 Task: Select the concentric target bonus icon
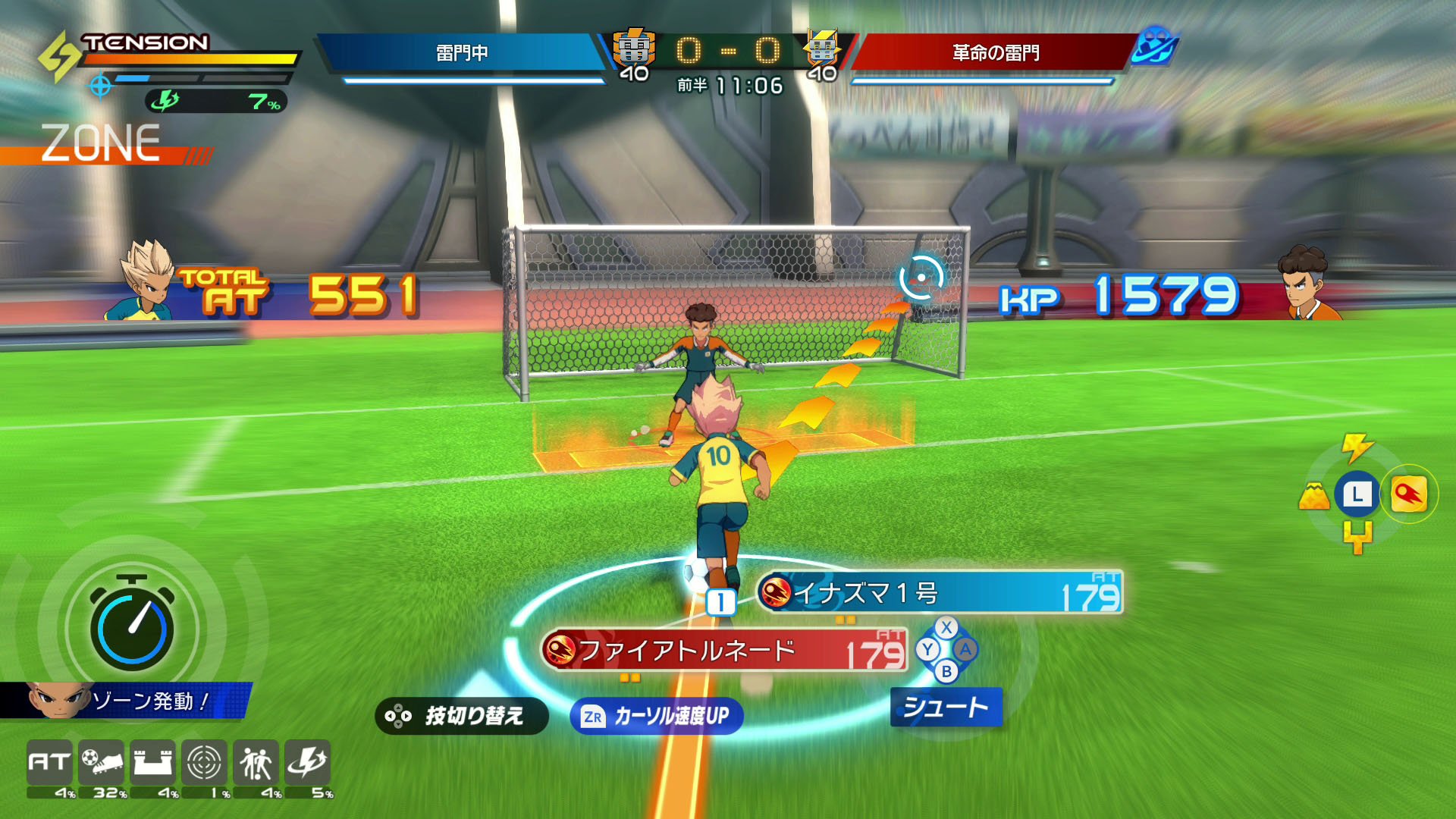click(x=204, y=762)
